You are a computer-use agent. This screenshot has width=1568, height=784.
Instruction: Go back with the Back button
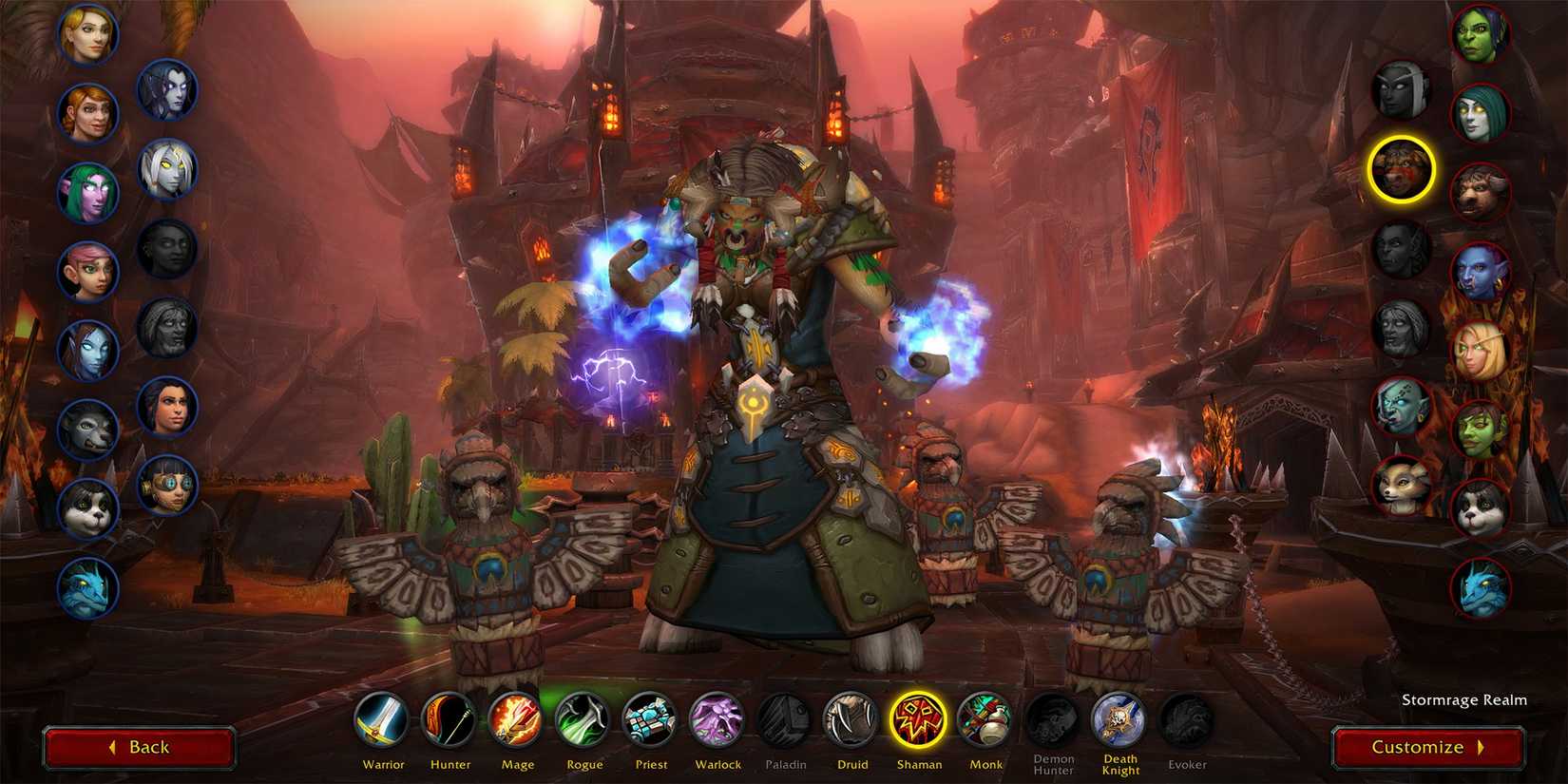point(140,747)
